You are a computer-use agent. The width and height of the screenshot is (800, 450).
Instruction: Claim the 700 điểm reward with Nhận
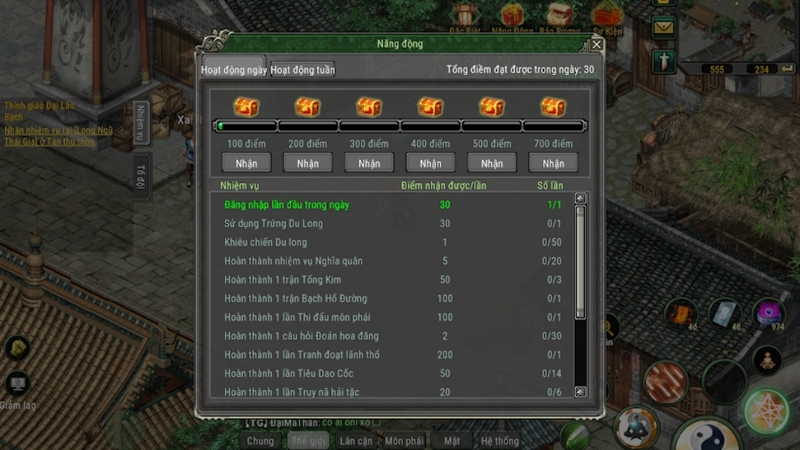click(x=553, y=163)
